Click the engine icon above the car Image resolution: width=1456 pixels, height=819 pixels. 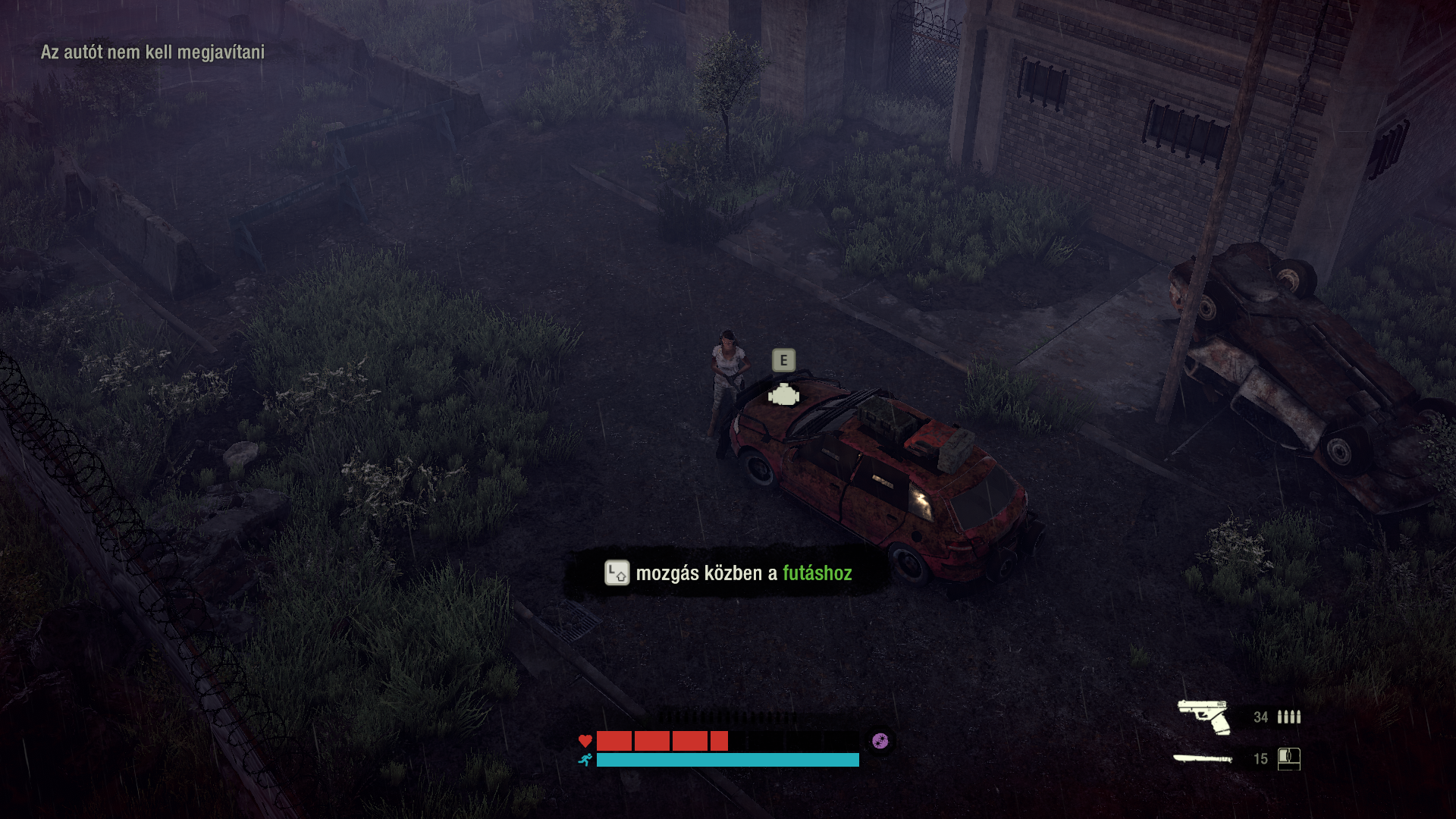click(x=783, y=395)
